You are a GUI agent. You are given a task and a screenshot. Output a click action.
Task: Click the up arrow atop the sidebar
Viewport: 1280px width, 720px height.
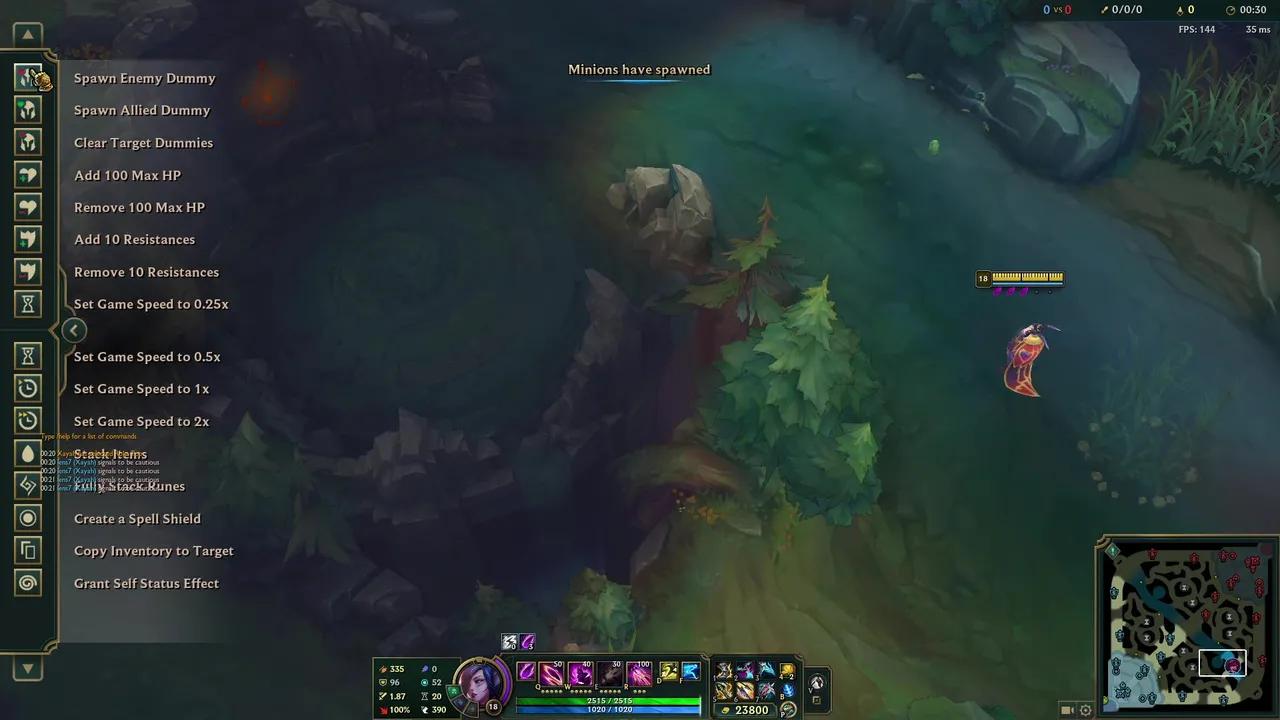[27, 34]
